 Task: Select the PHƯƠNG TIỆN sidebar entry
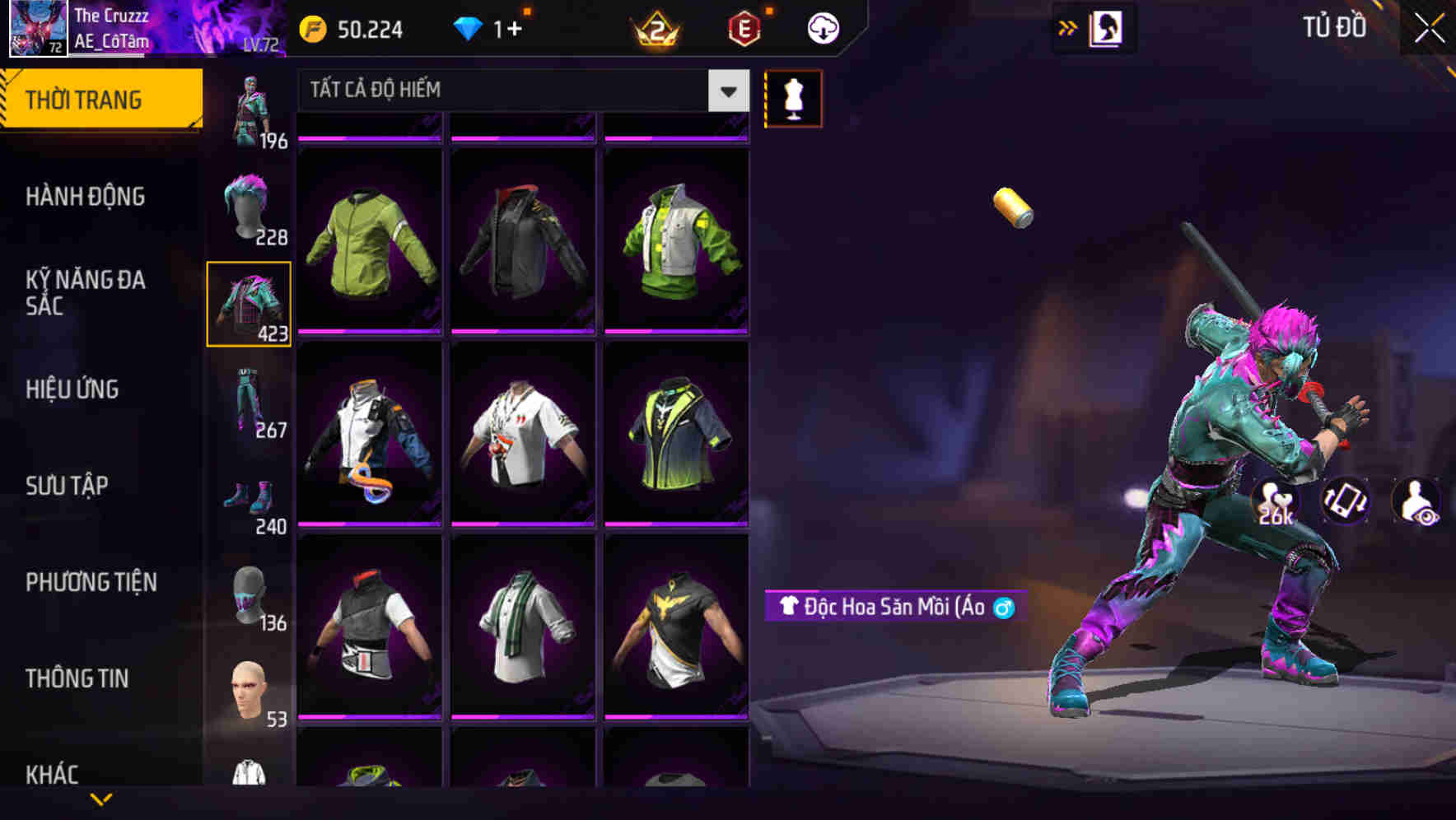point(91,582)
